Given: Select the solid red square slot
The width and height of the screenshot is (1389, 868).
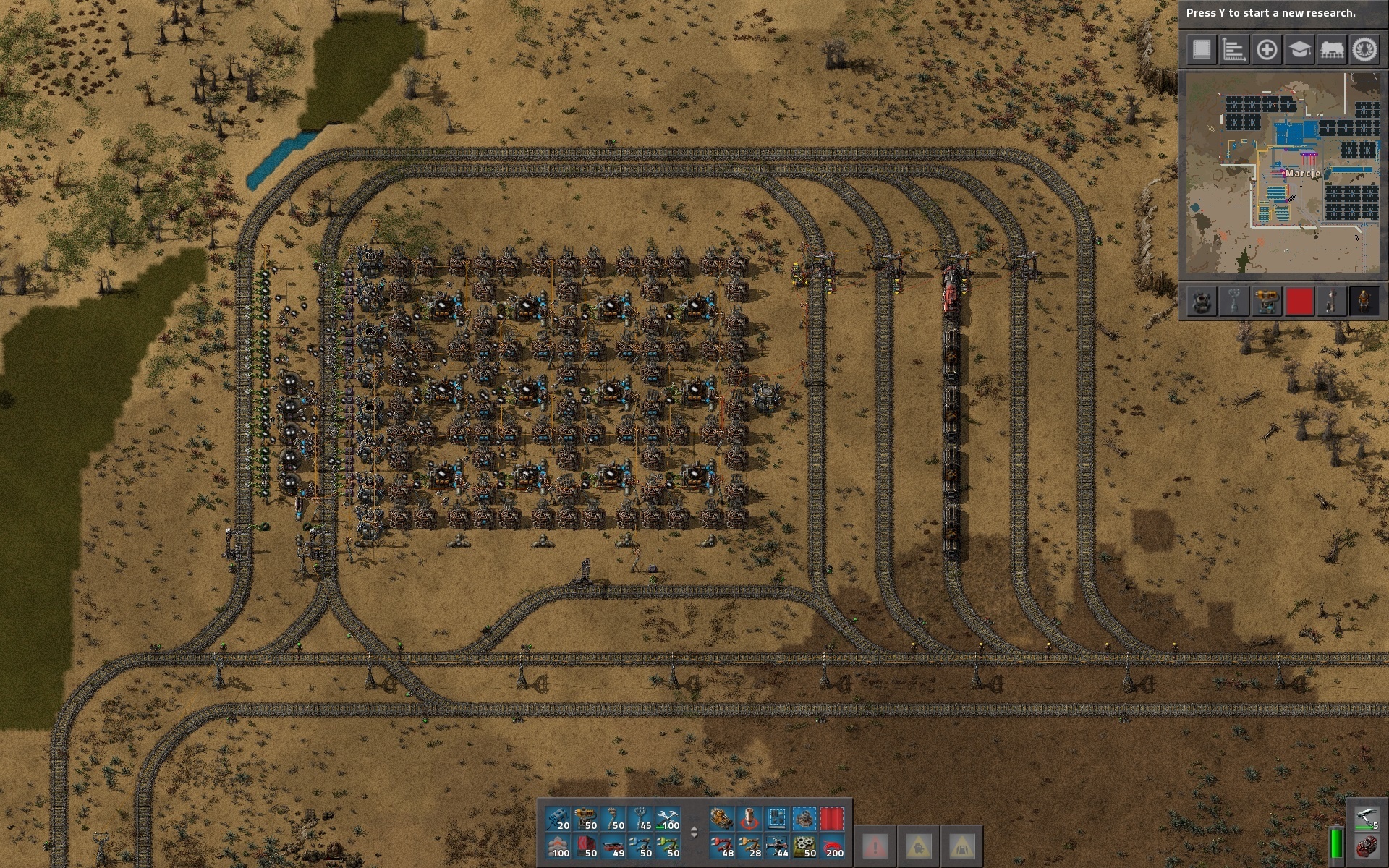Looking at the screenshot, I should tap(1299, 302).
